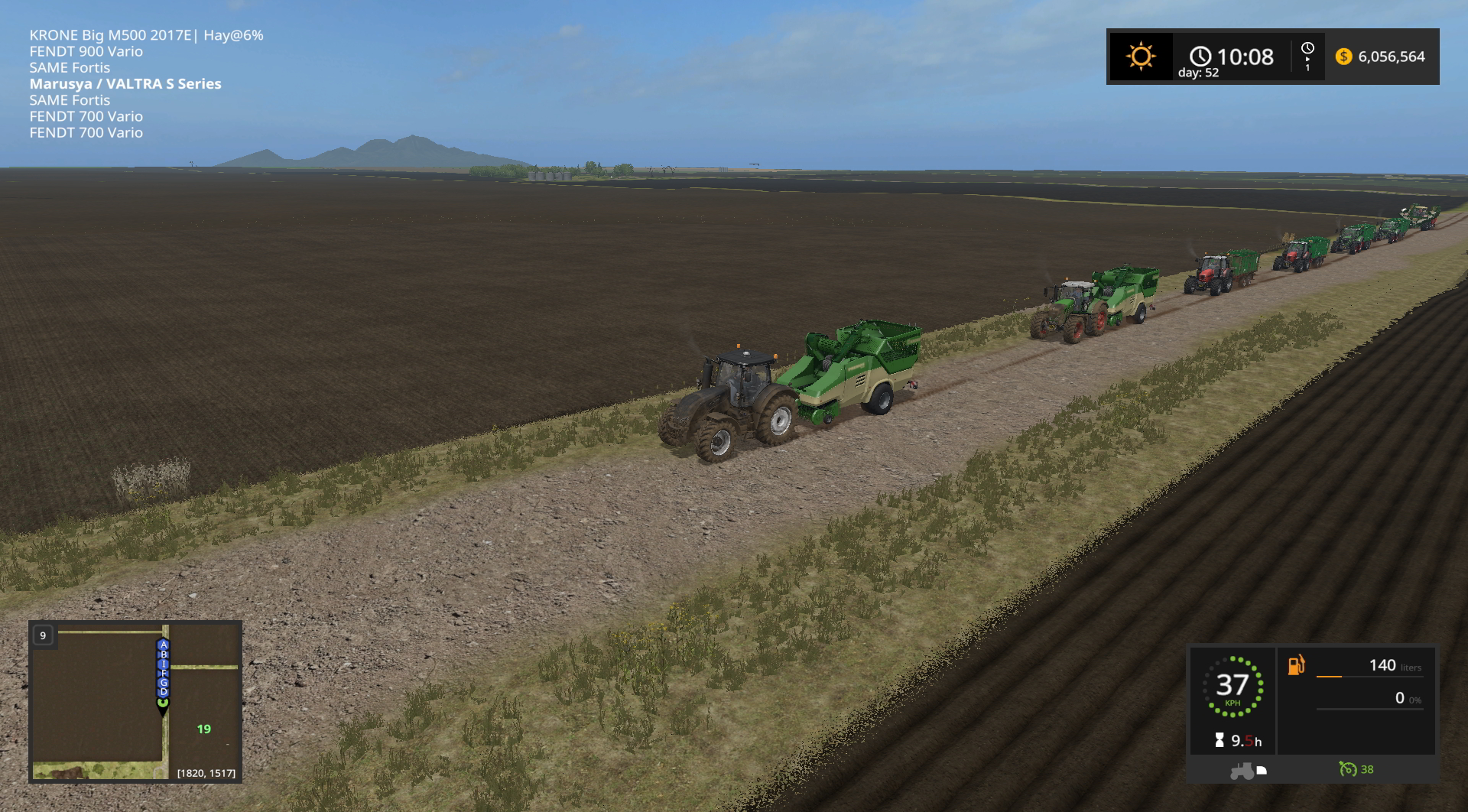Image resolution: width=1468 pixels, height=812 pixels.
Task: Click the fuel pump icon
Action: (x=1296, y=665)
